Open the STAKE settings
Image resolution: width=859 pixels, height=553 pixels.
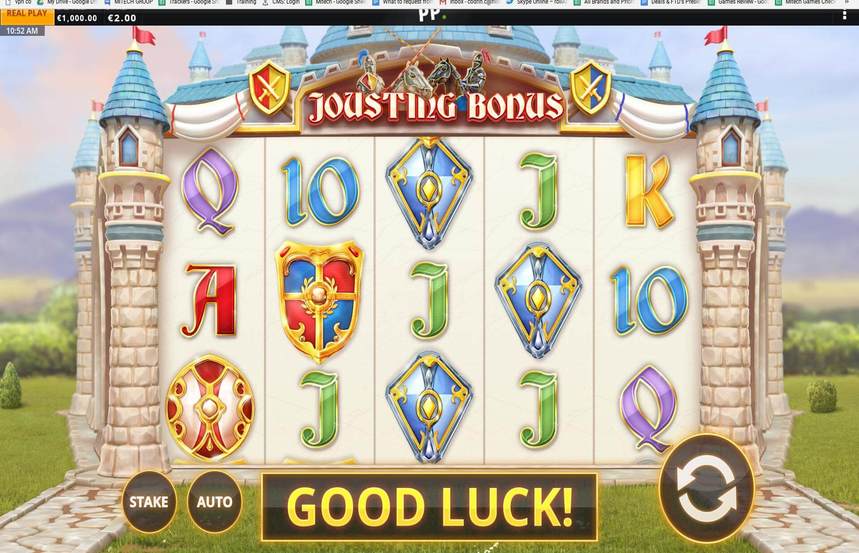tap(150, 501)
